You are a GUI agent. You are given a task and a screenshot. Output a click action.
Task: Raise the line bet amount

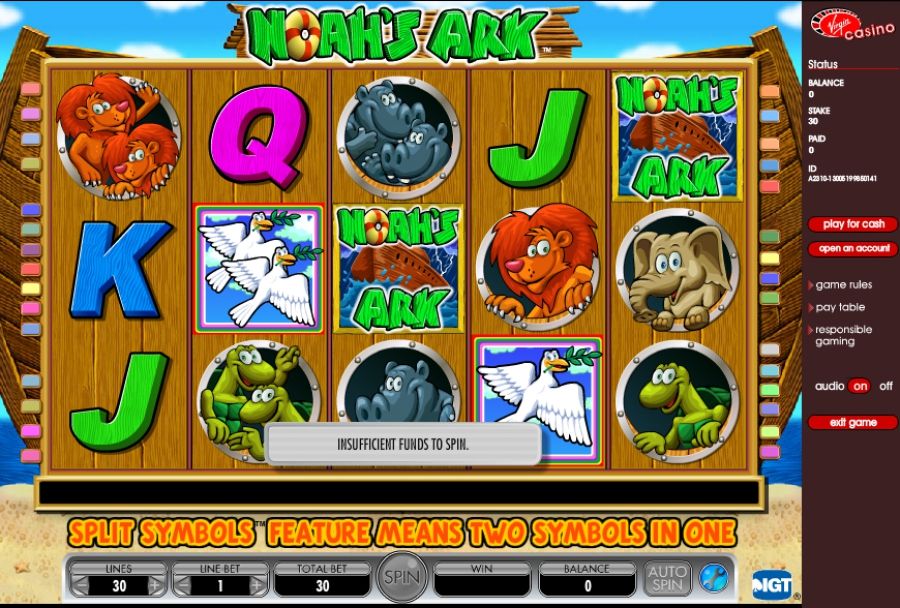pos(258,586)
